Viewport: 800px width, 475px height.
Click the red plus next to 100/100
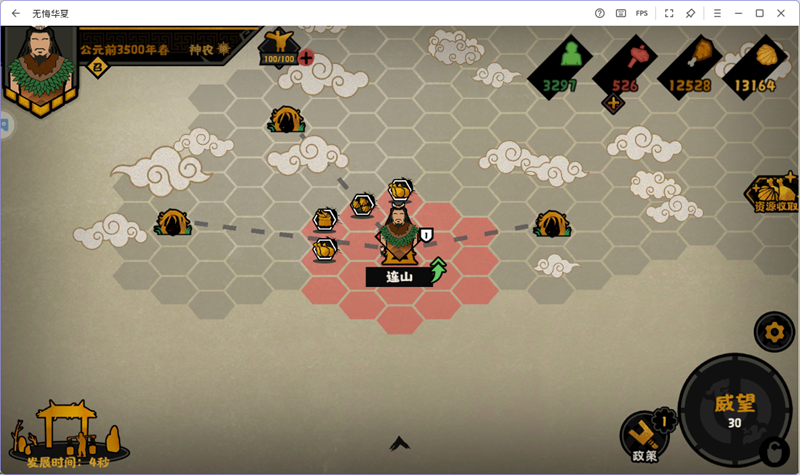pyautogui.click(x=306, y=58)
